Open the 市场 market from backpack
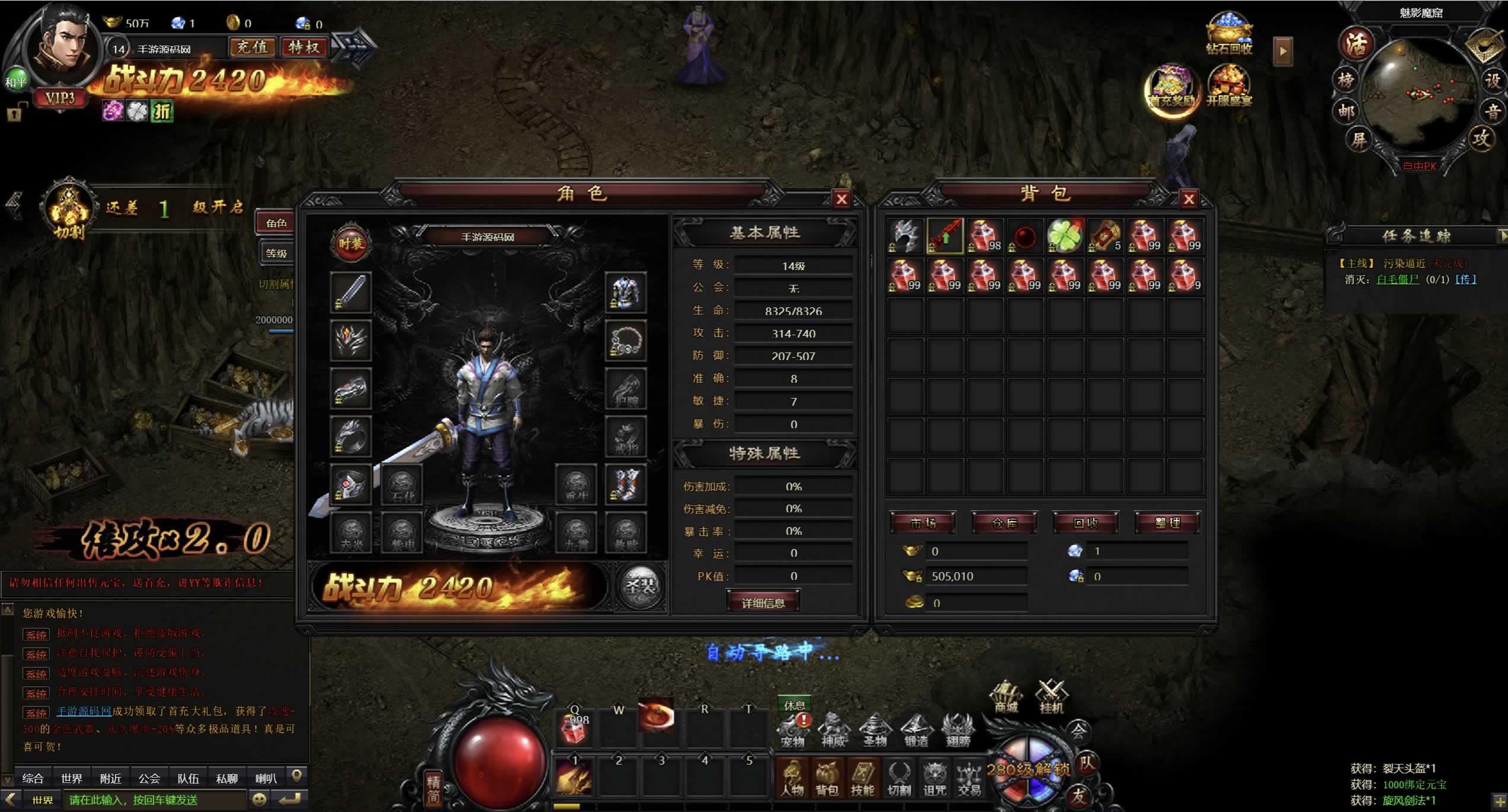This screenshot has height=812, width=1508. point(923,523)
